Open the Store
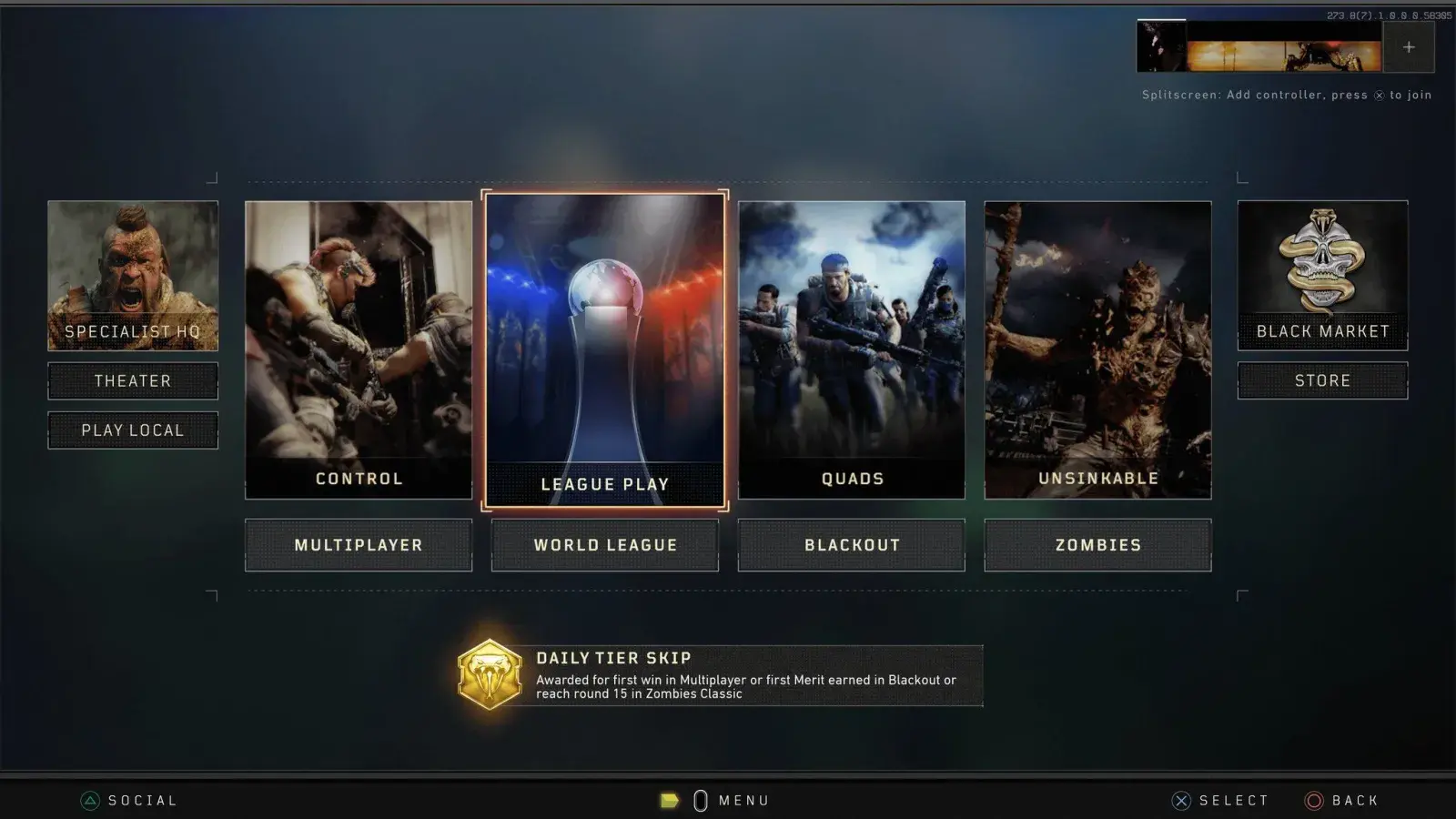1456x819 pixels. coord(1321,379)
